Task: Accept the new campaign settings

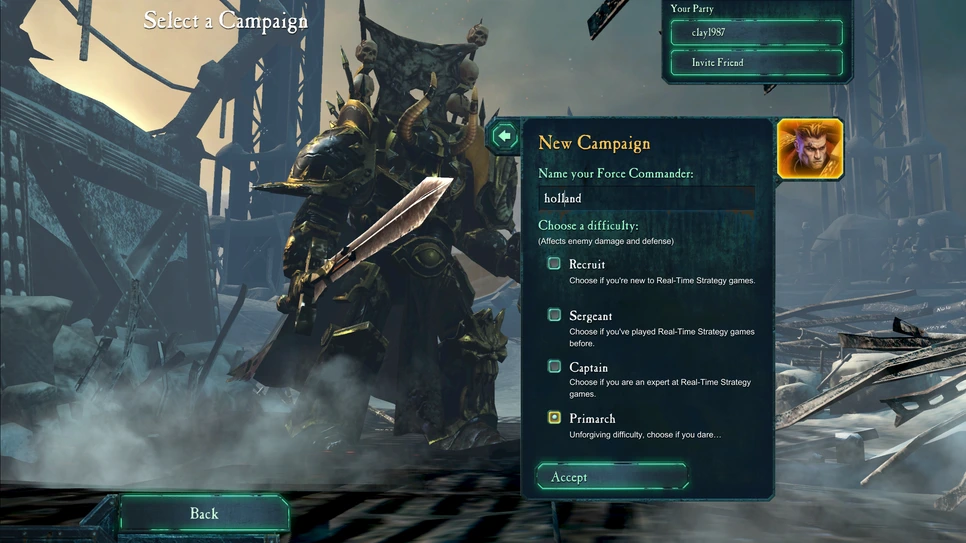Action: point(611,477)
